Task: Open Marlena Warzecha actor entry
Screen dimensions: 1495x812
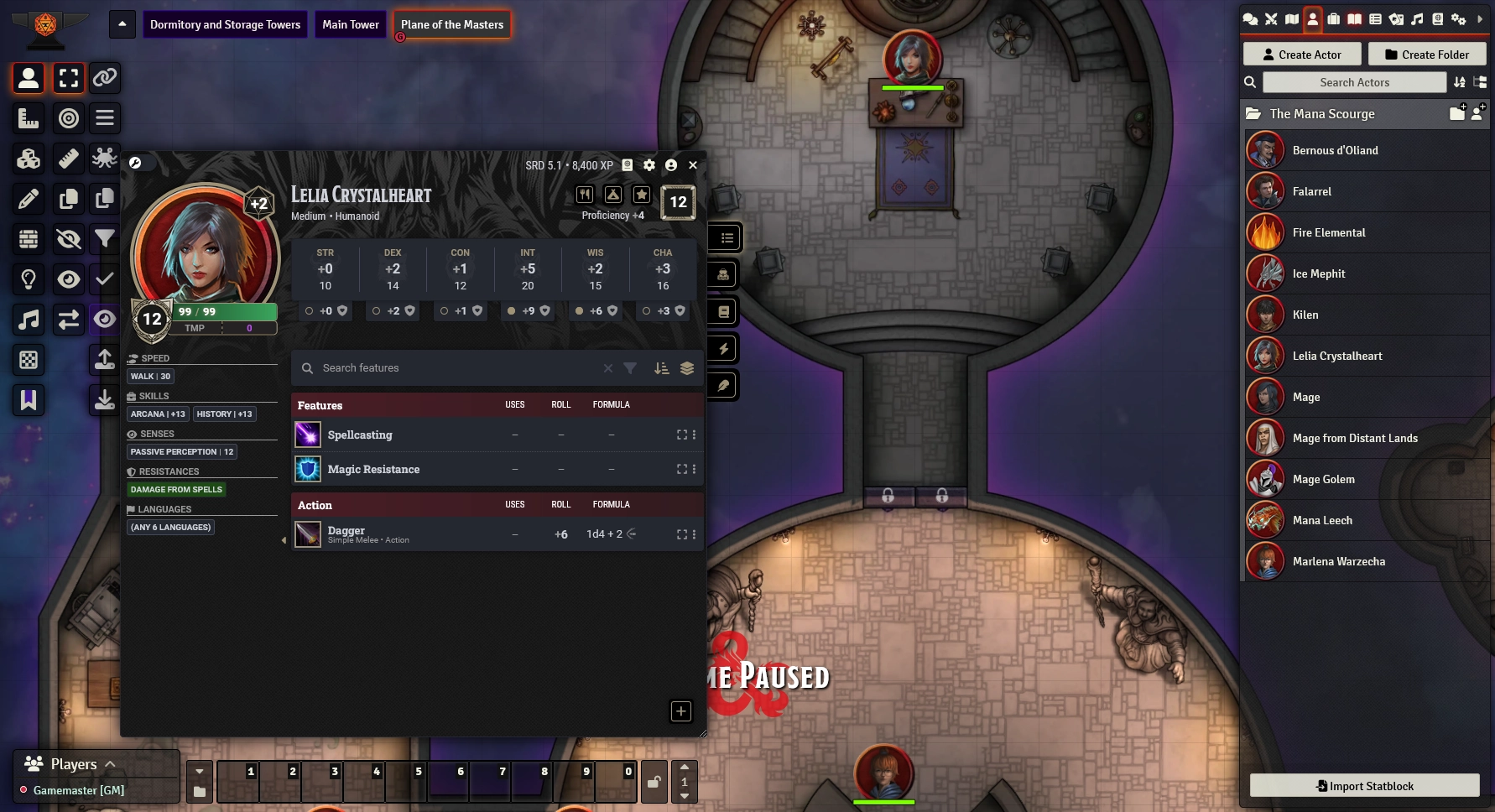Action: point(1338,561)
